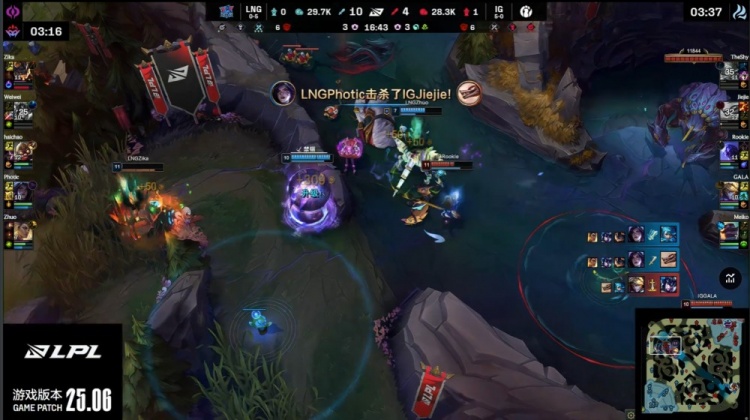Screen dimensions: 750x420
Task: Click the LPL logo on the broadcast overlay
Action: (60, 352)
